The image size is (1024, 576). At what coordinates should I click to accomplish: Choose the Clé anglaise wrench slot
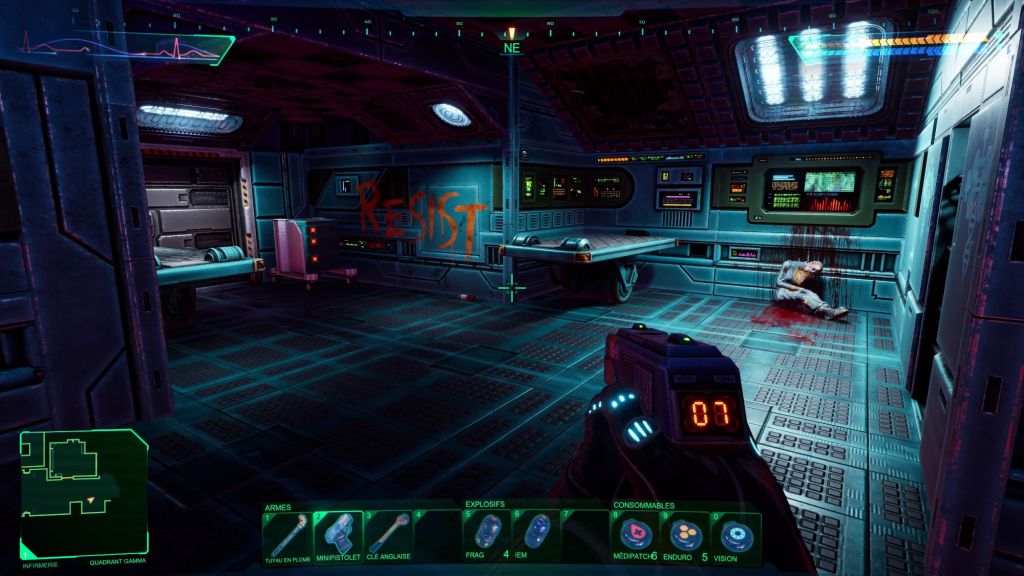click(x=388, y=537)
